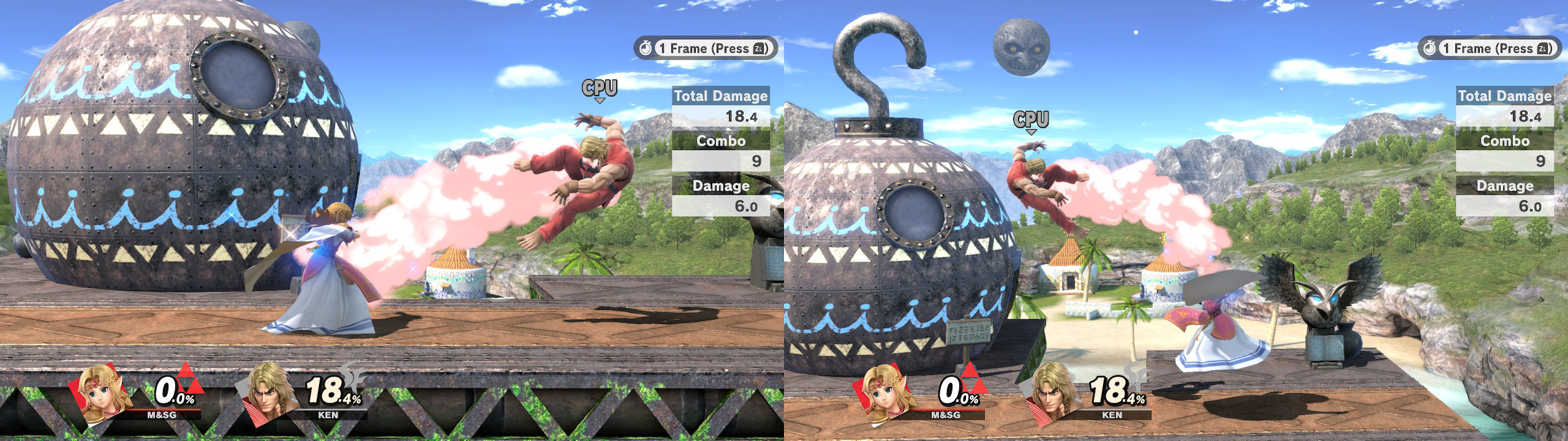Click Ken's portrait on the right screen HUD
The height and width of the screenshot is (441, 1568).
pos(1049,397)
